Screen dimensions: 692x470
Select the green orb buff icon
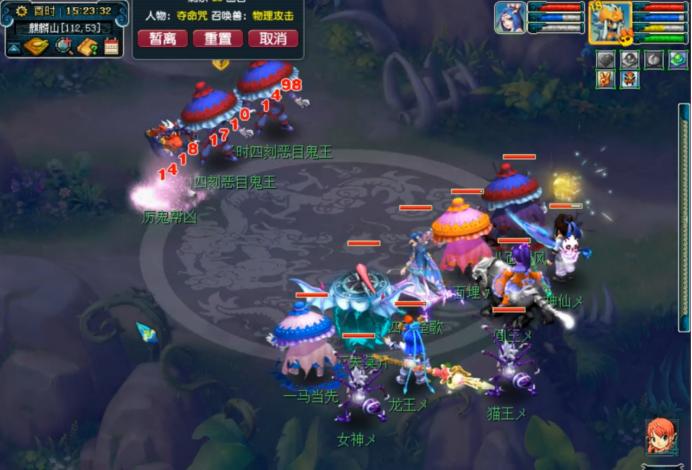pyautogui.click(x=678, y=59)
